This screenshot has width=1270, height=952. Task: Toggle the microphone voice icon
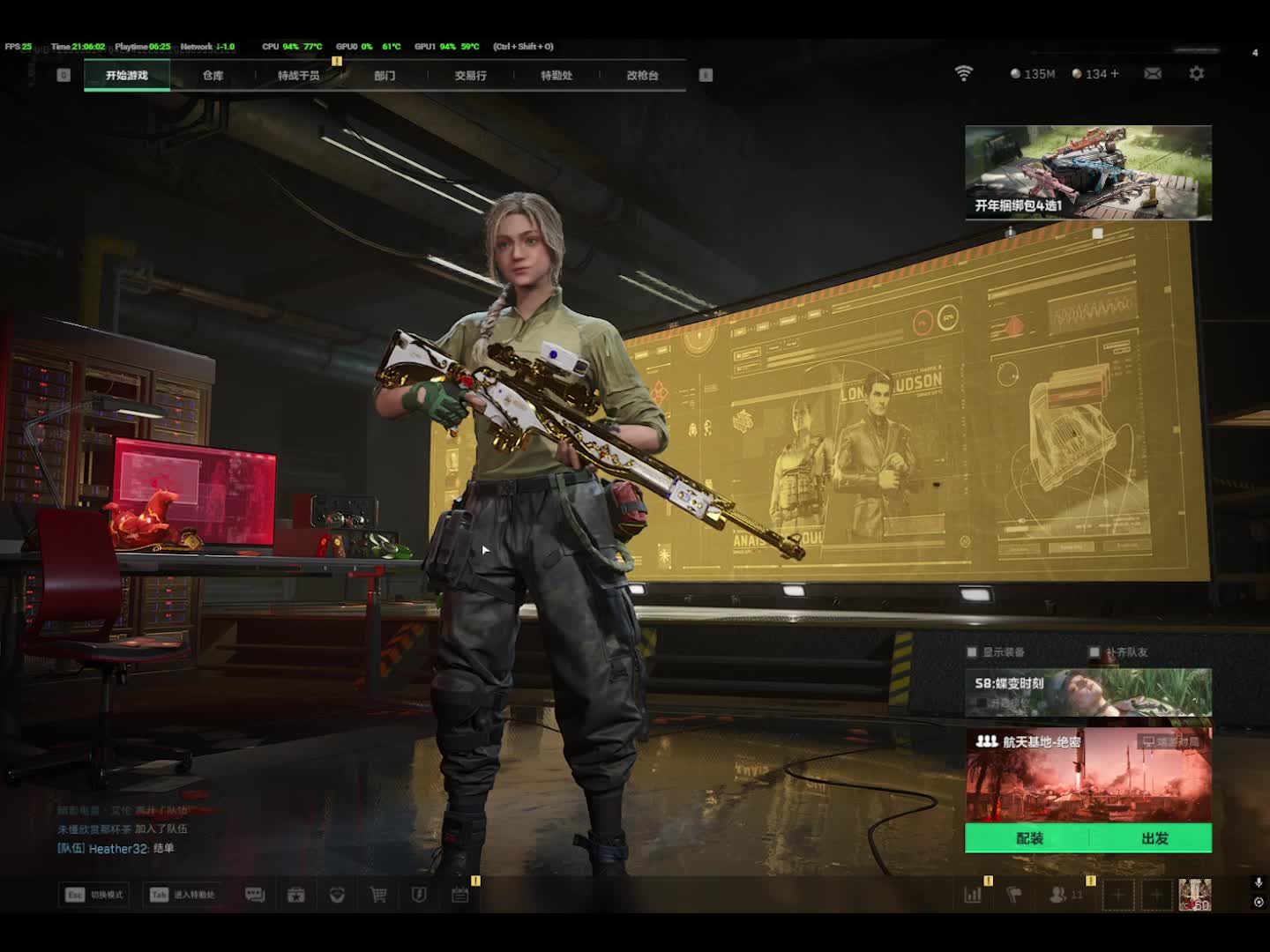click(1259, 882)
